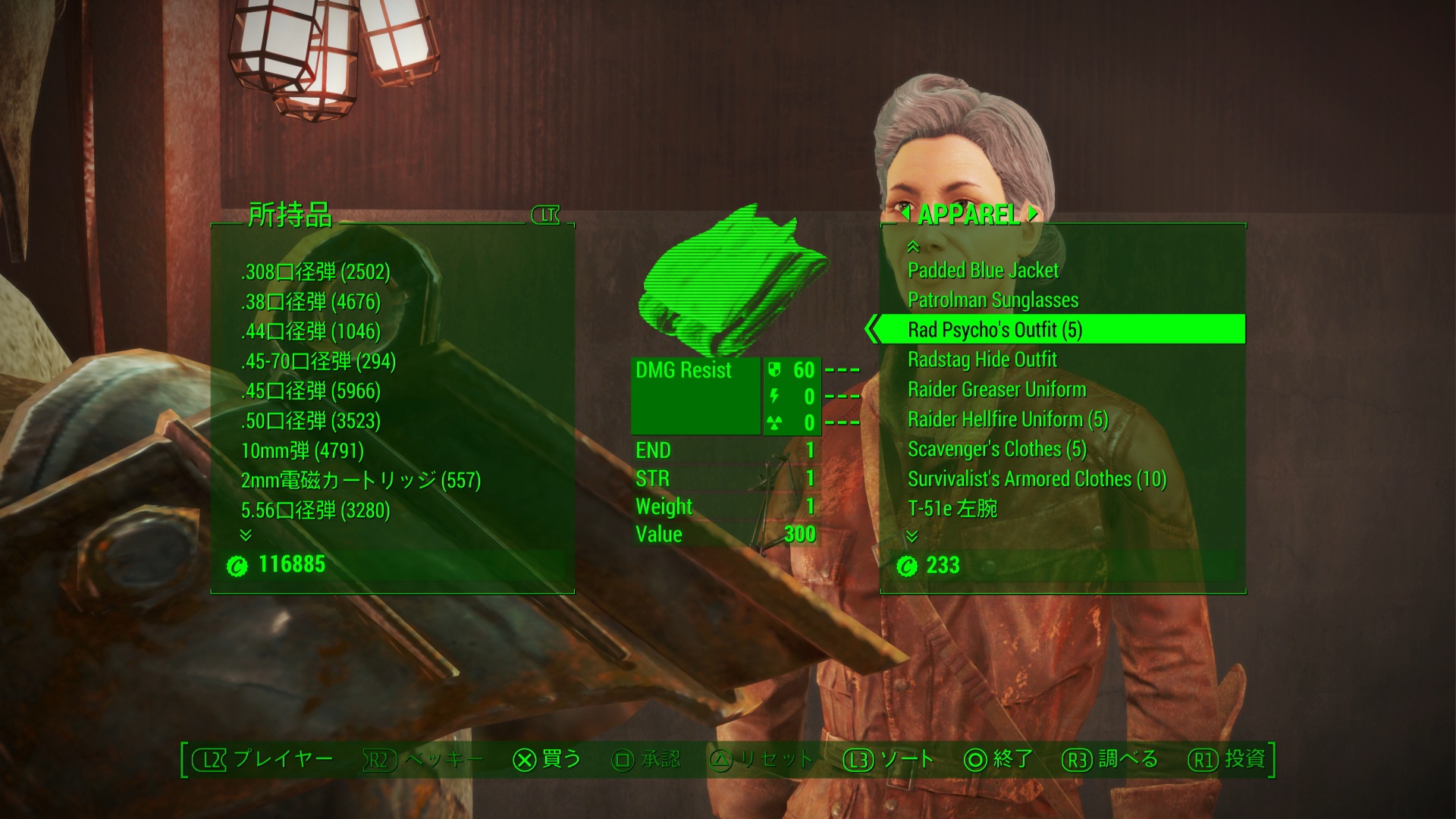The width and height of the screenshot is (1456, 819).
Task: Pick Survivalist's Armored Clothes
Action: coord(1037,479)
